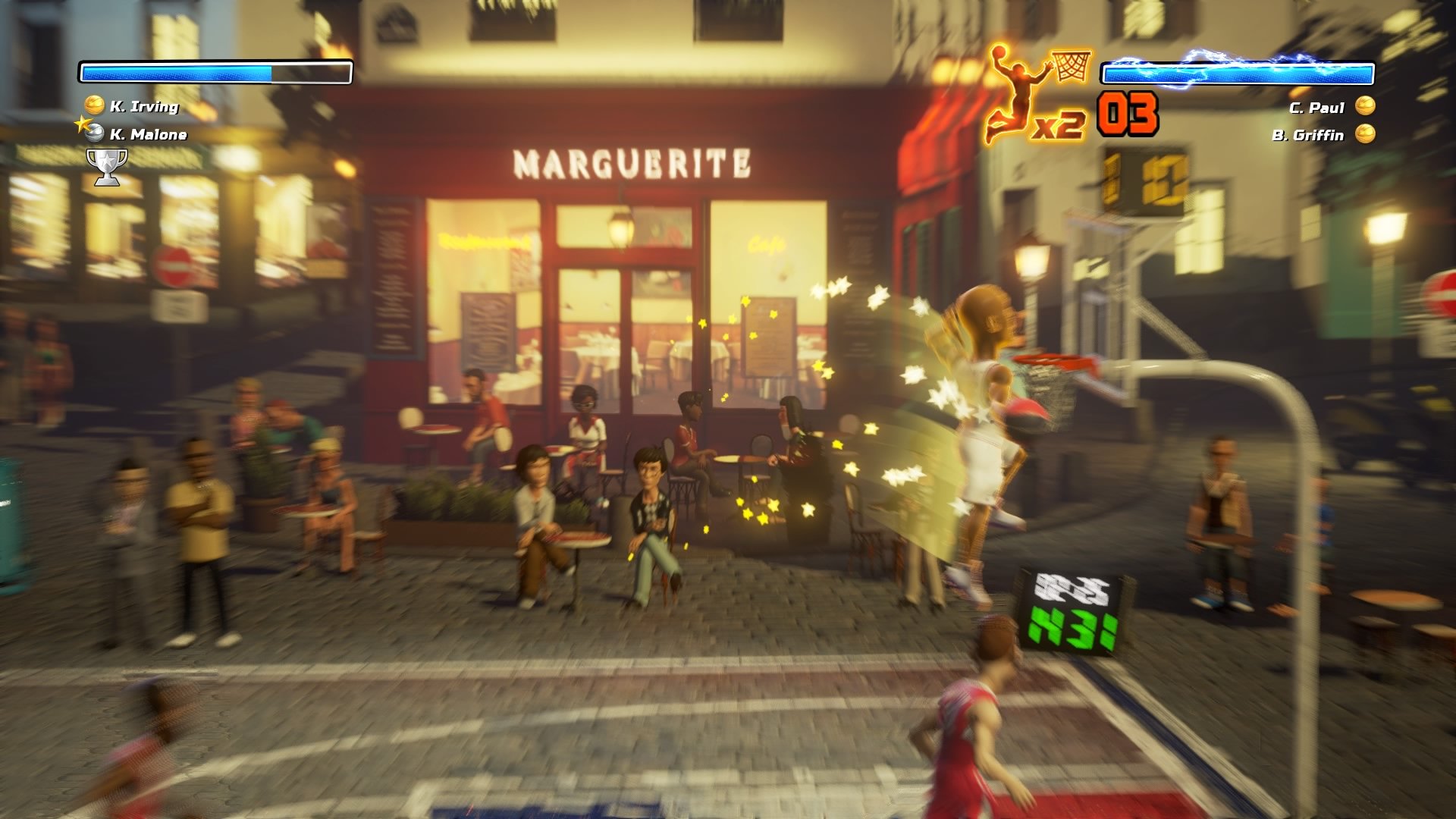1456x819 pixels.
Task: Toggle the x2 score multiplier display
Action: coord(1060,127)
